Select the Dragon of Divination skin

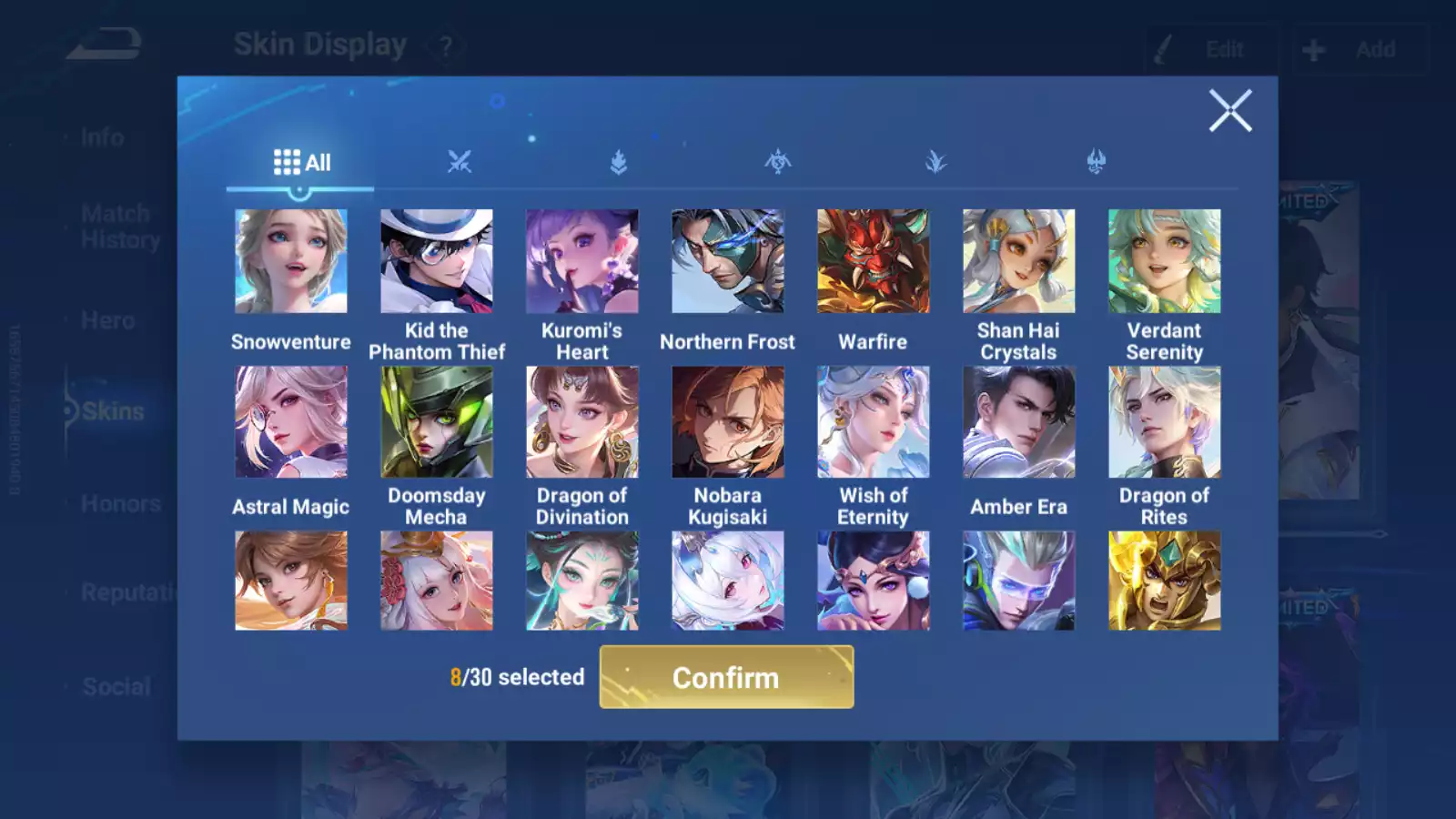point(582,422)
